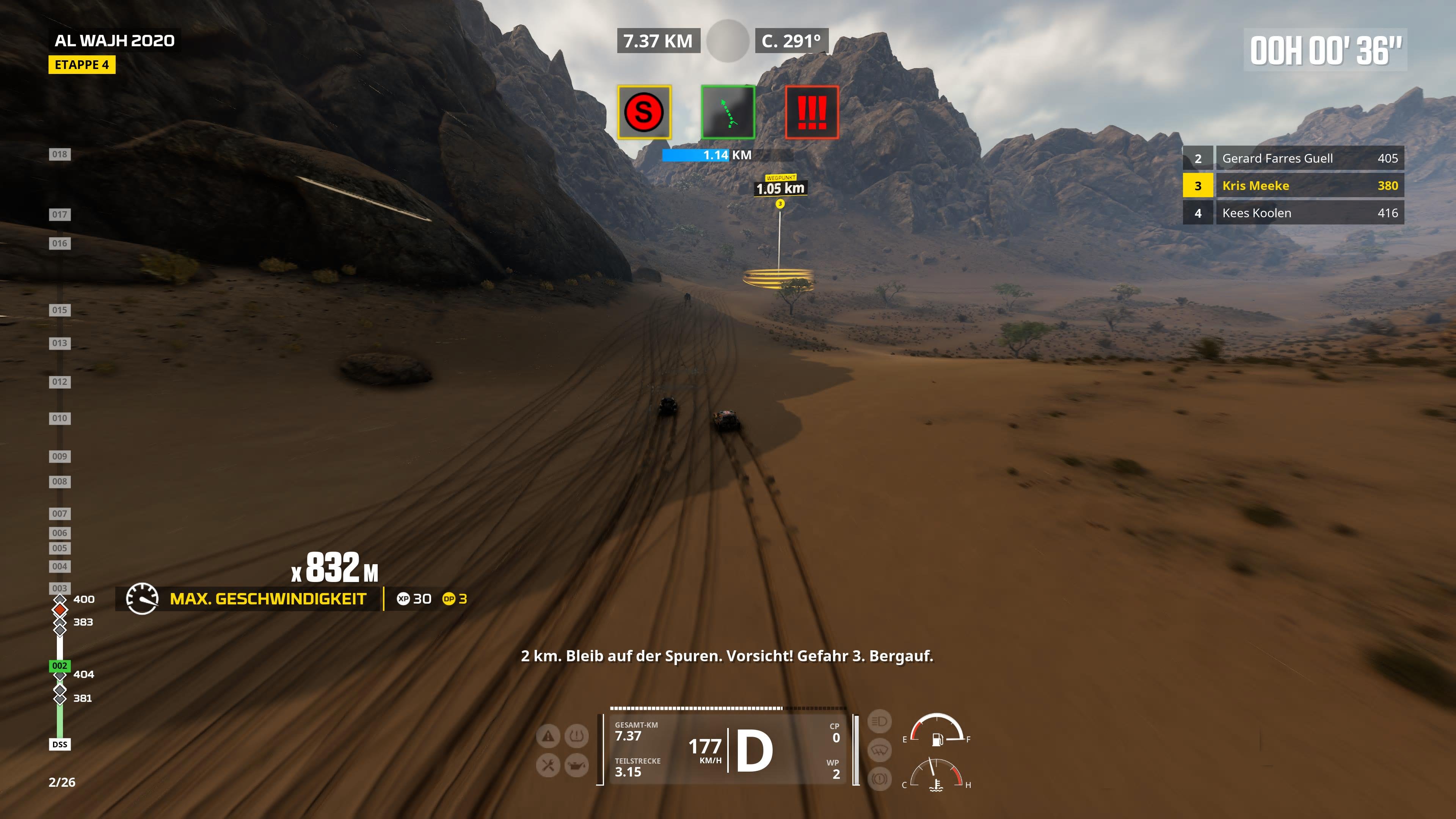Viewport: 1456px width, 819px height.
Task: Open the ETAPPE 4 stage label
Action: 82,65
